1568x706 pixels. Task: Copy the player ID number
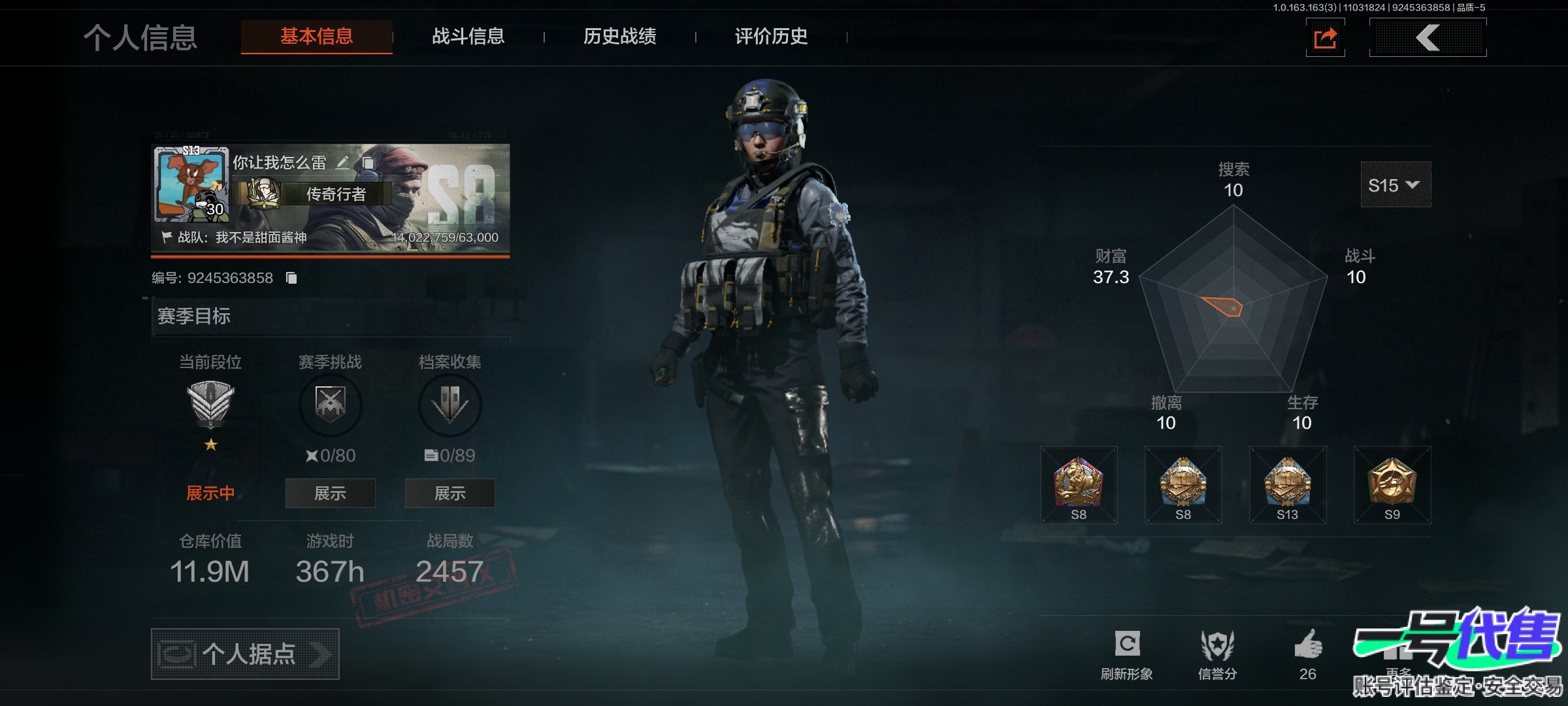[x=291, y=278]
